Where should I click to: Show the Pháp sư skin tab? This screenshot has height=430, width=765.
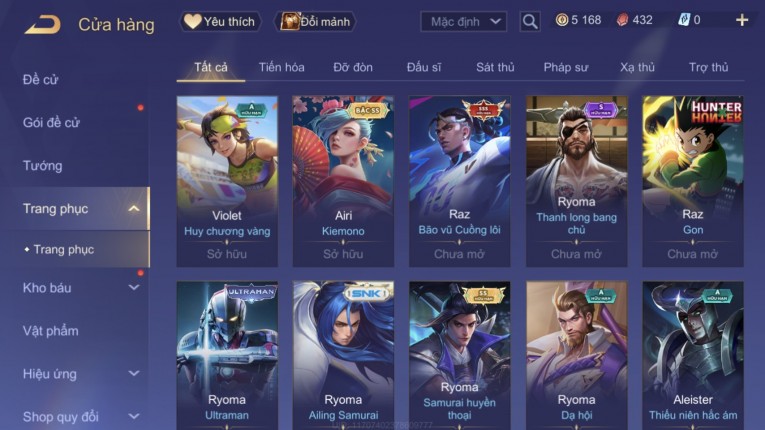tap(564, 67)
